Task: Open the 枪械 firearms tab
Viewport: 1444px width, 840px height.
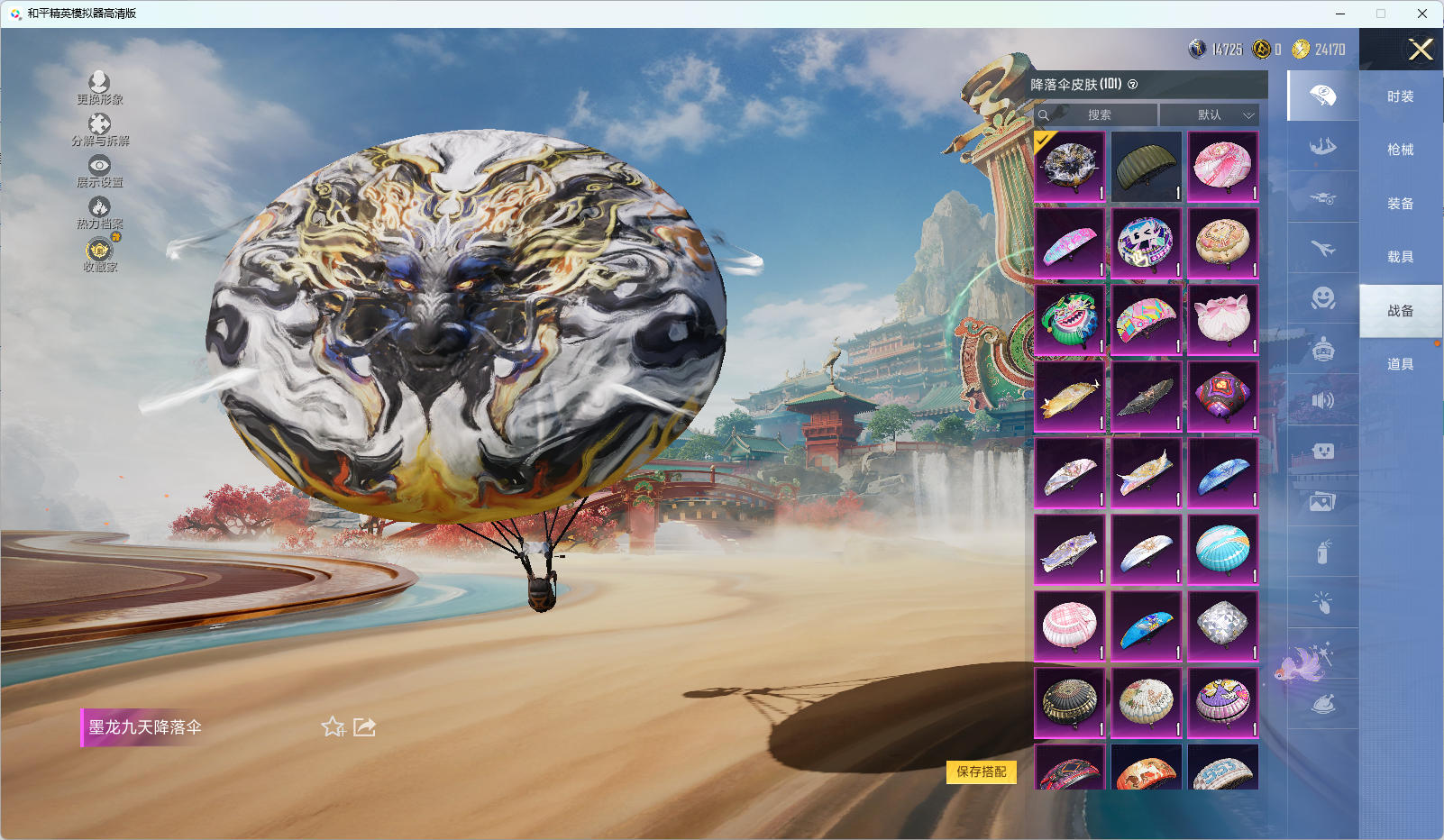Action: pos(1400,150)
